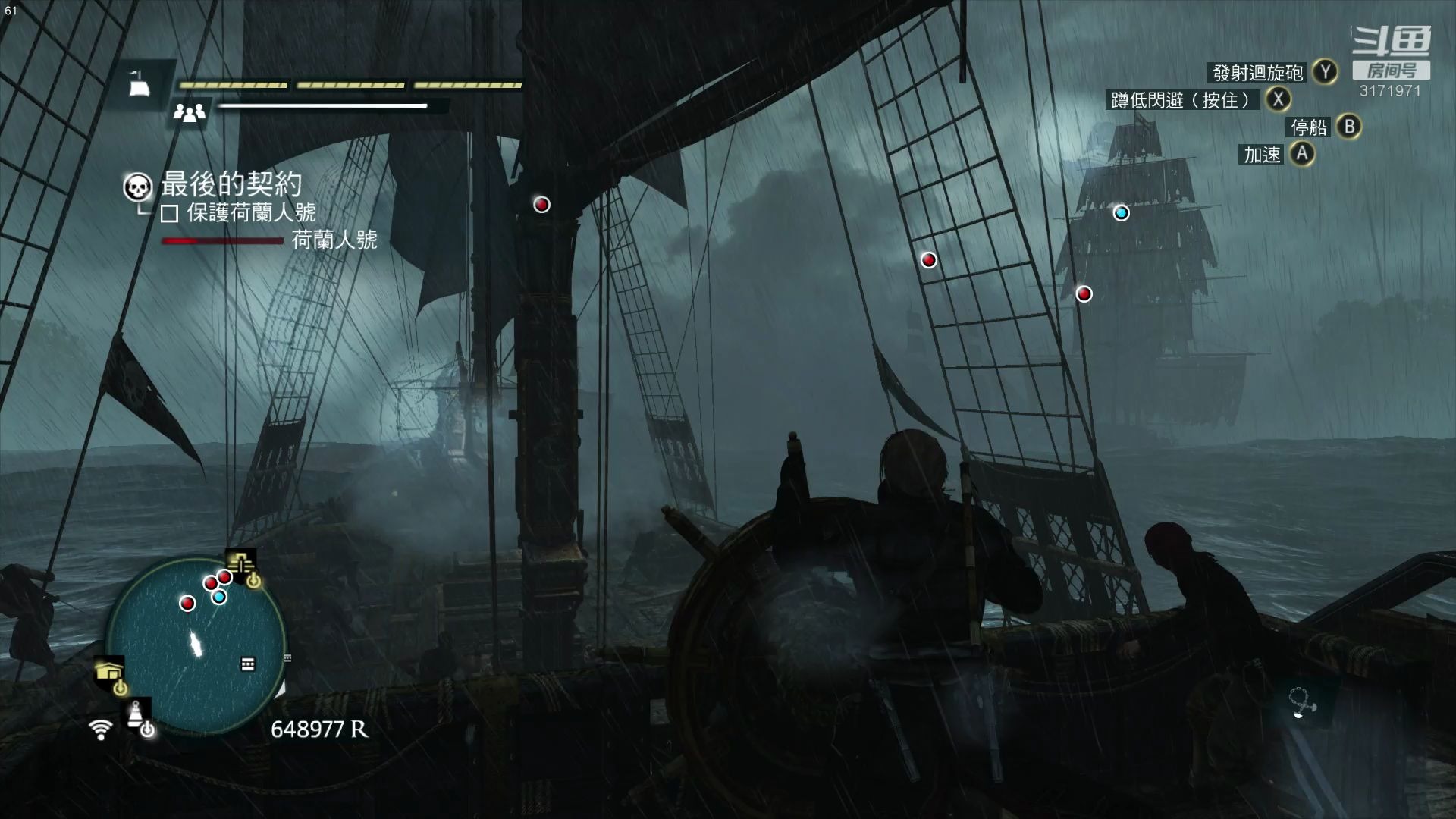Viewport: 1456px width, 819px height.
Task: Click the ship status icon
Action: (138, 84)
